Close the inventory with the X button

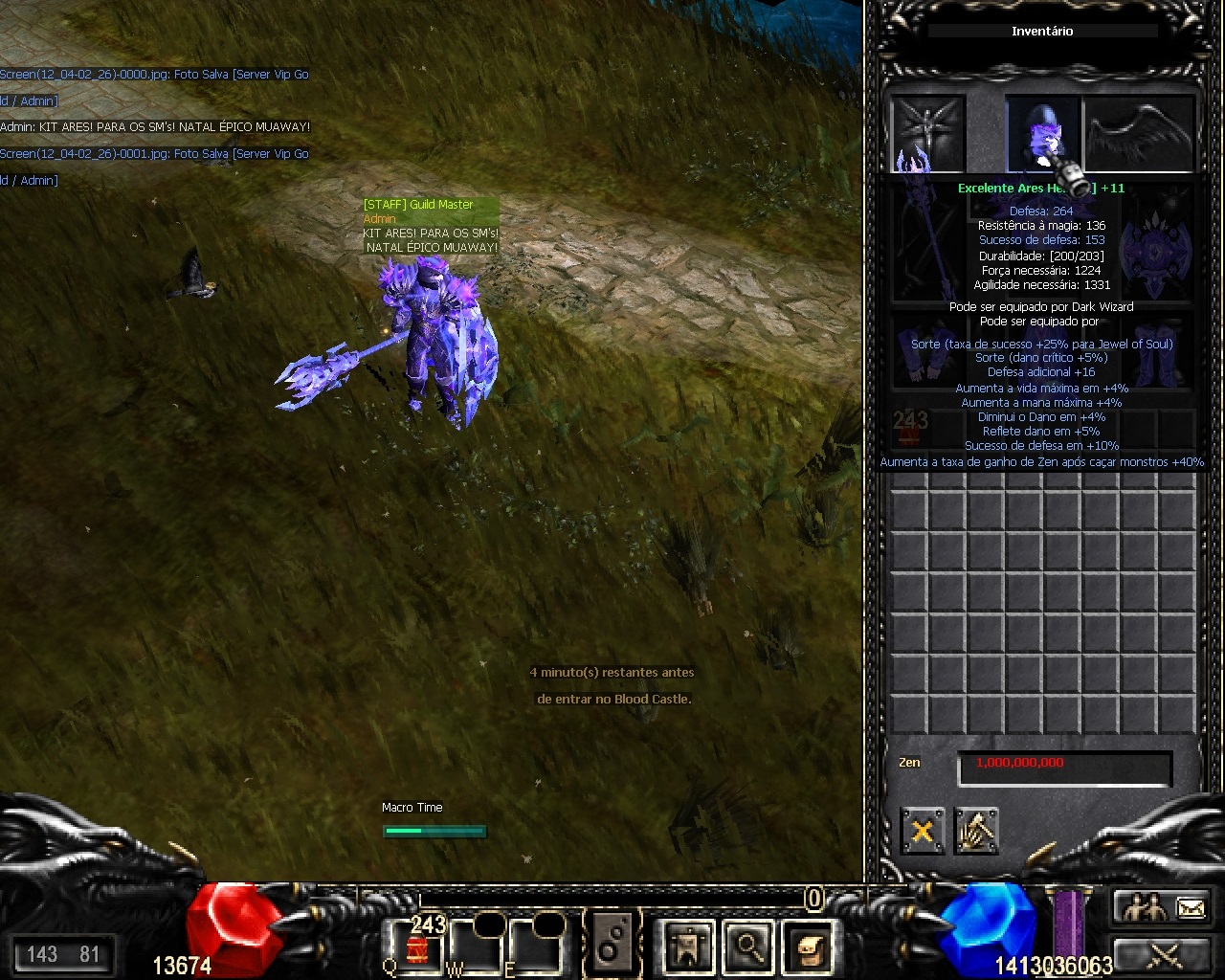click(x=922, y=831)
